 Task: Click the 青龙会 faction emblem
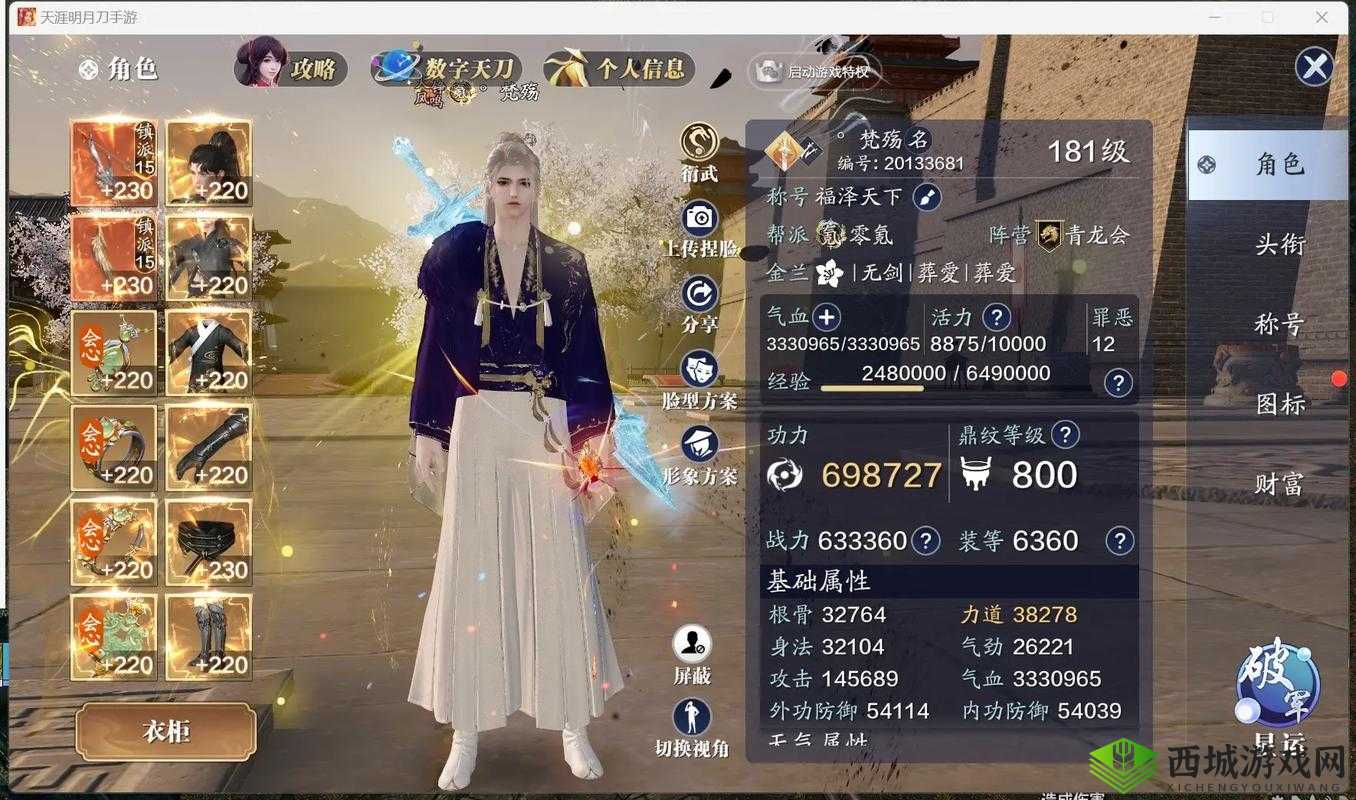pyautogui.click(x=1049, y=236)
